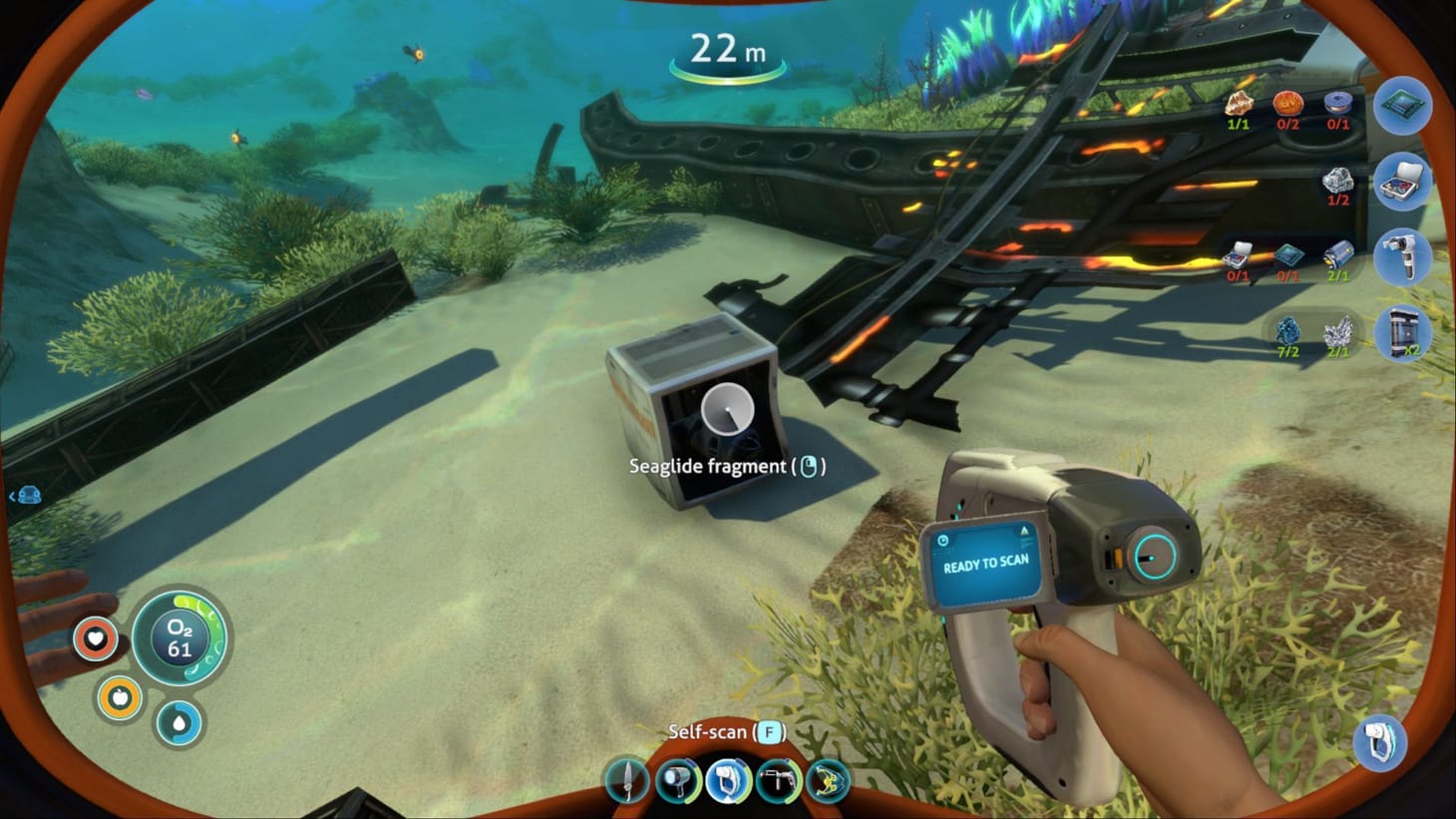Select the fifth quick slot gadget
This screenshot has width=1456, height=819.
831,781
